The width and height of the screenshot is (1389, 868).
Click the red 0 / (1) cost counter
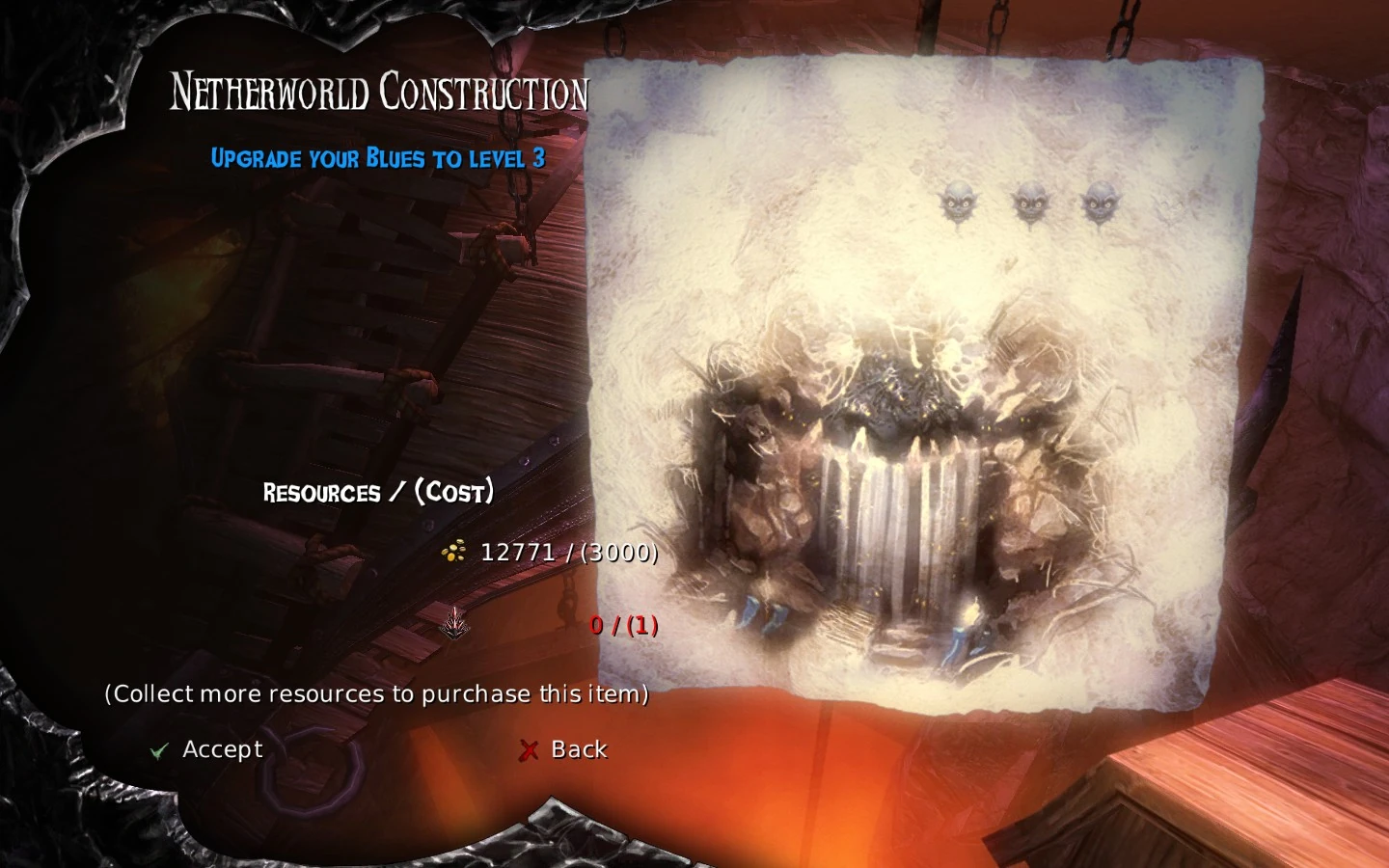pos(624,625)
